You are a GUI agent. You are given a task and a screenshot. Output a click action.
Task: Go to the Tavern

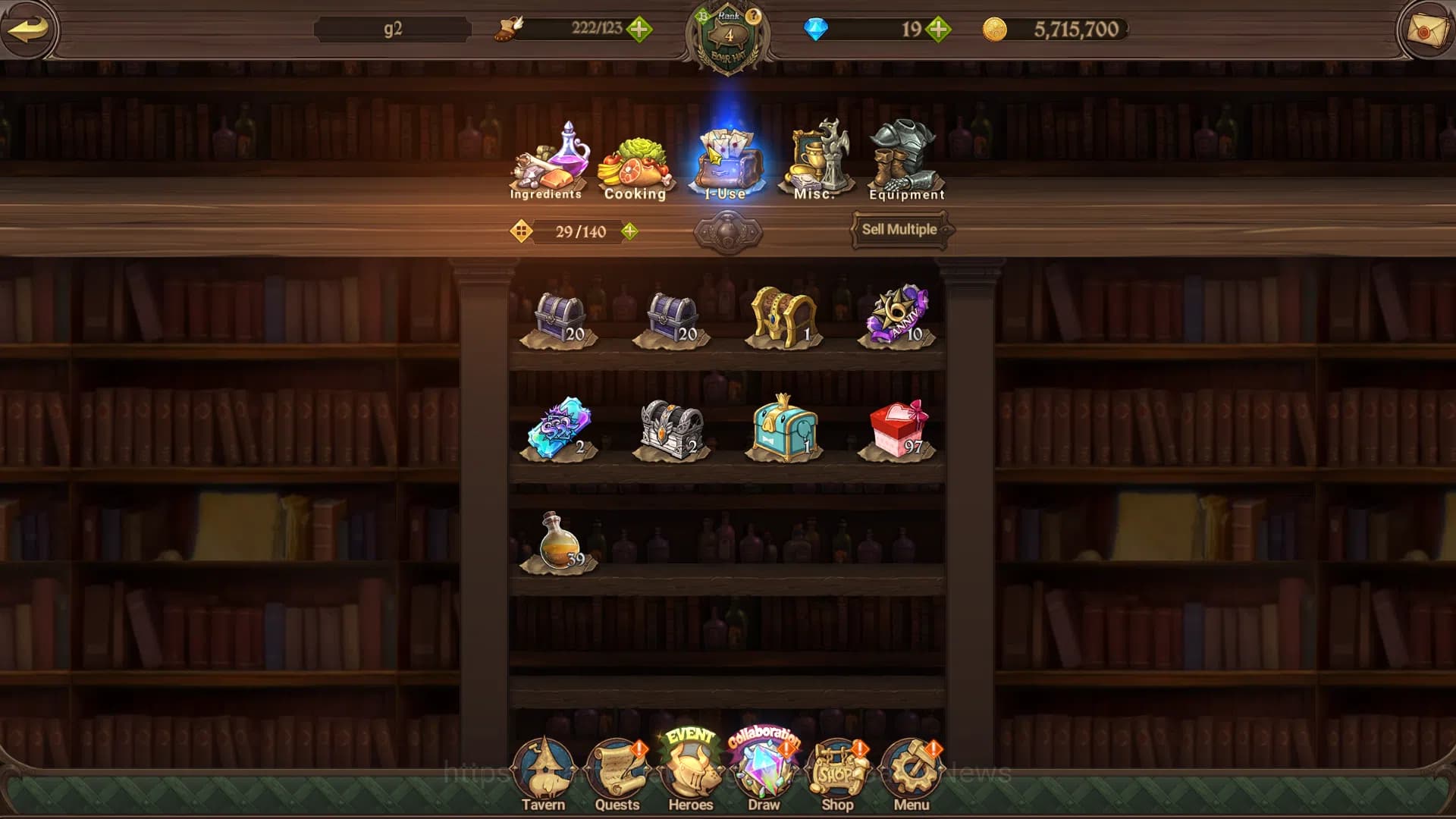coord(543,775)
